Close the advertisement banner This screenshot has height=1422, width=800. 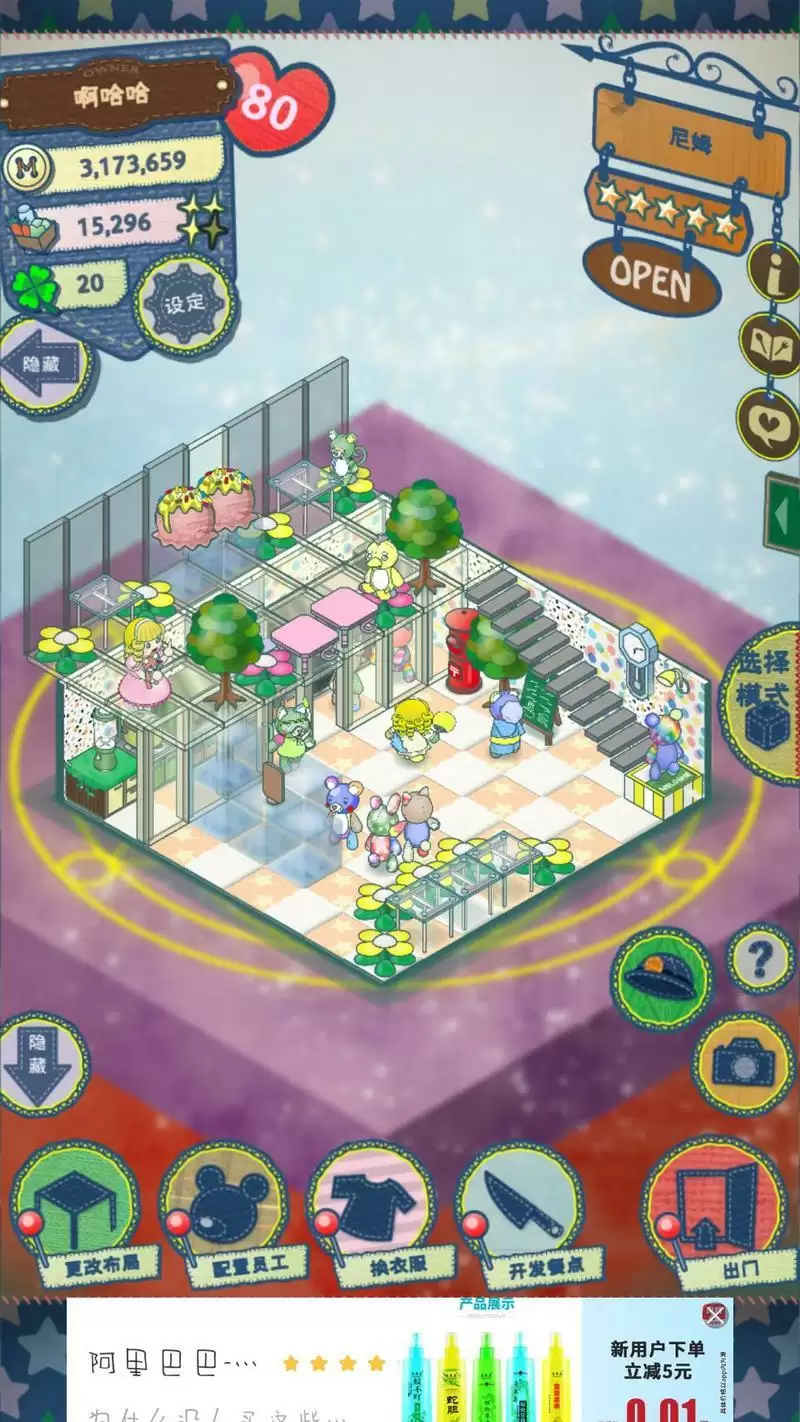(714, 1314)
